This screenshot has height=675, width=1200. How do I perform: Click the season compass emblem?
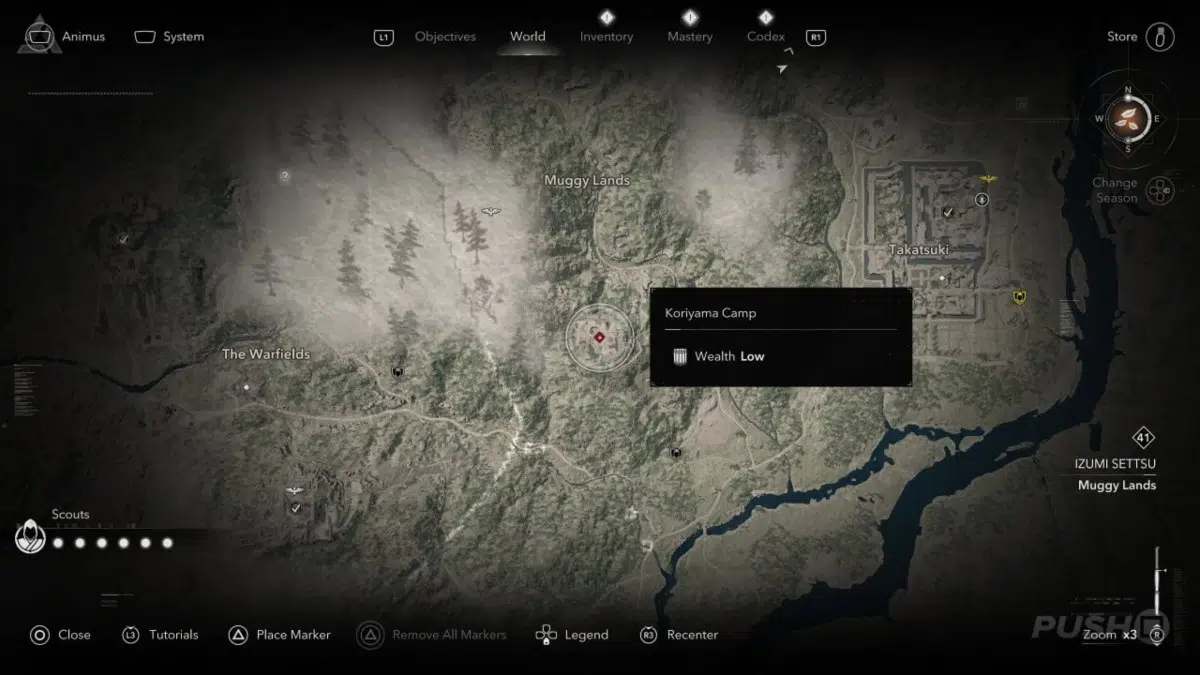1128,118
